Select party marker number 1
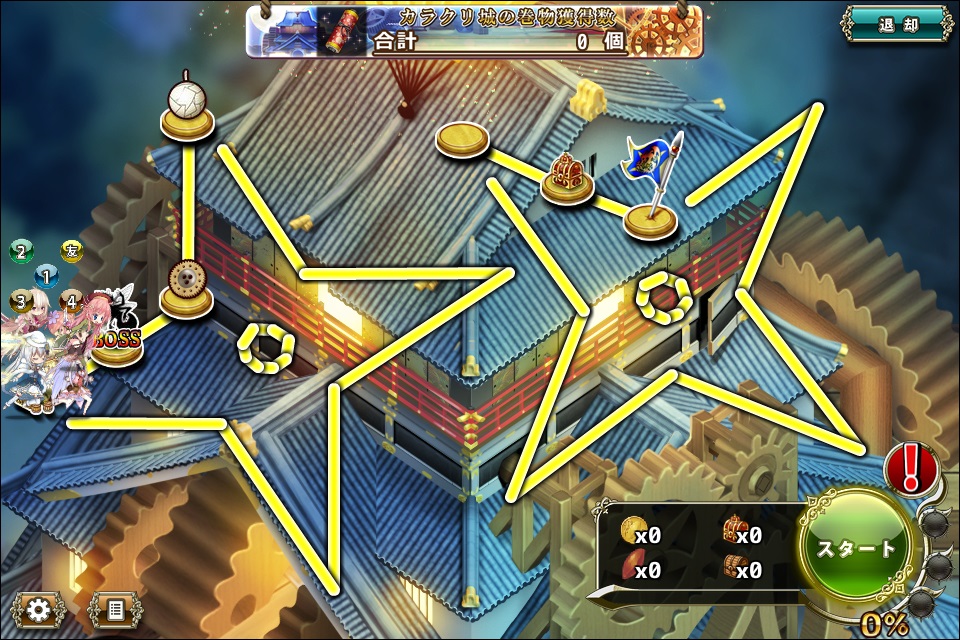The image size is (960, 640). 46,275
